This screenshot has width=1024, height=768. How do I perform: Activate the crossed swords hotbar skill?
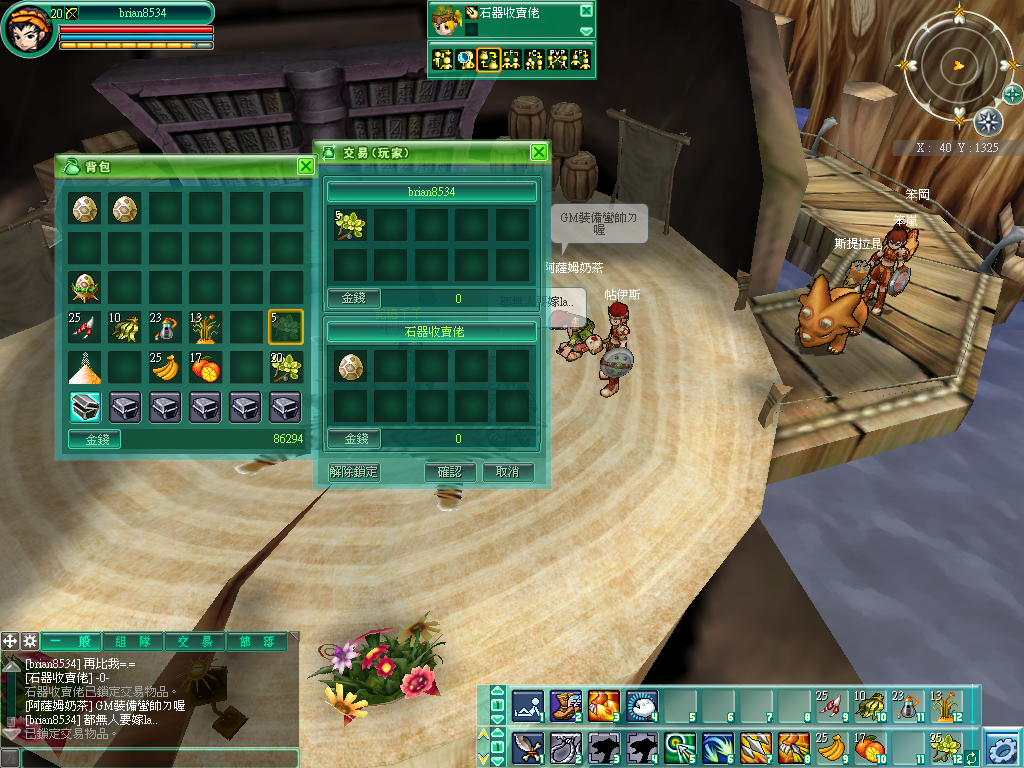528,747
